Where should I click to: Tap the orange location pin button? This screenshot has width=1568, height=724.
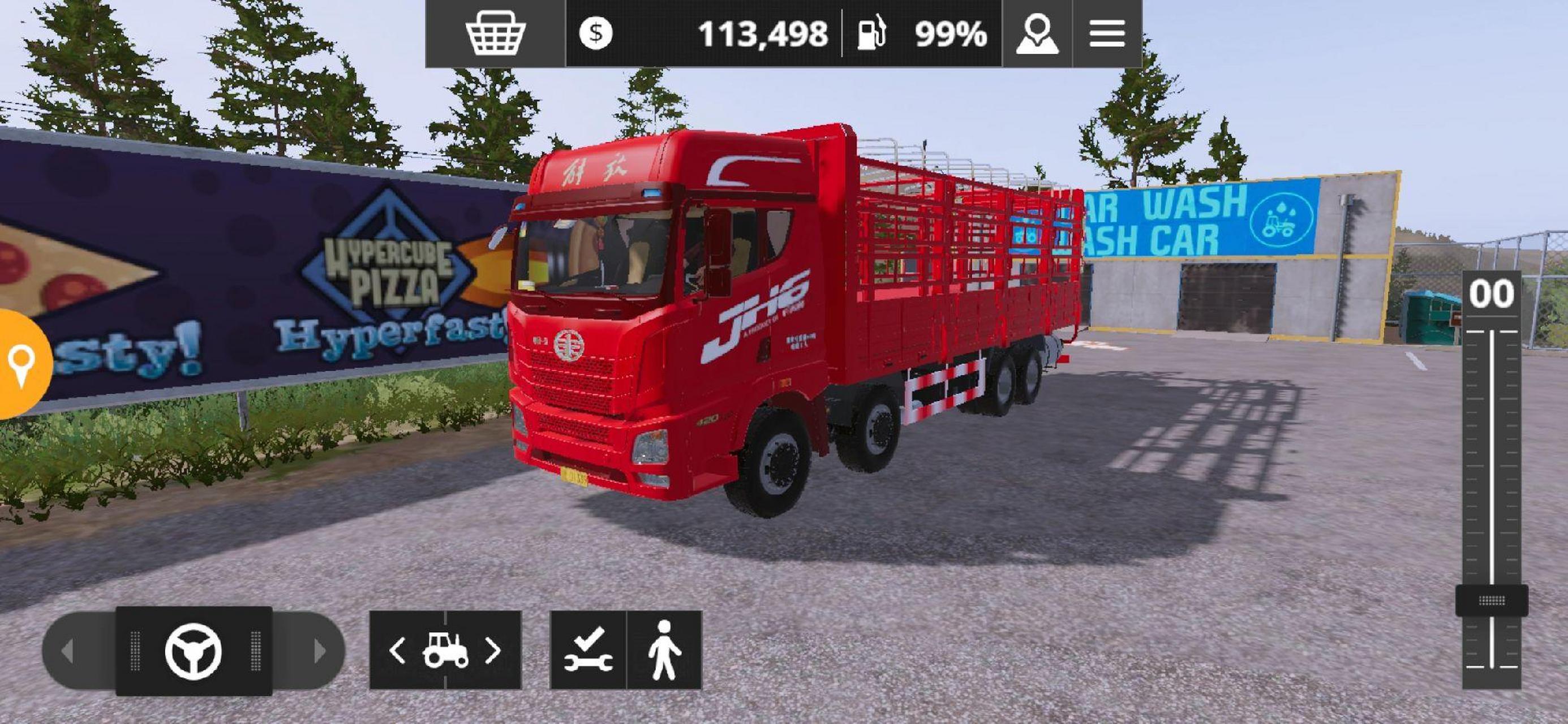pyautogui.click(x=22, y=364)
